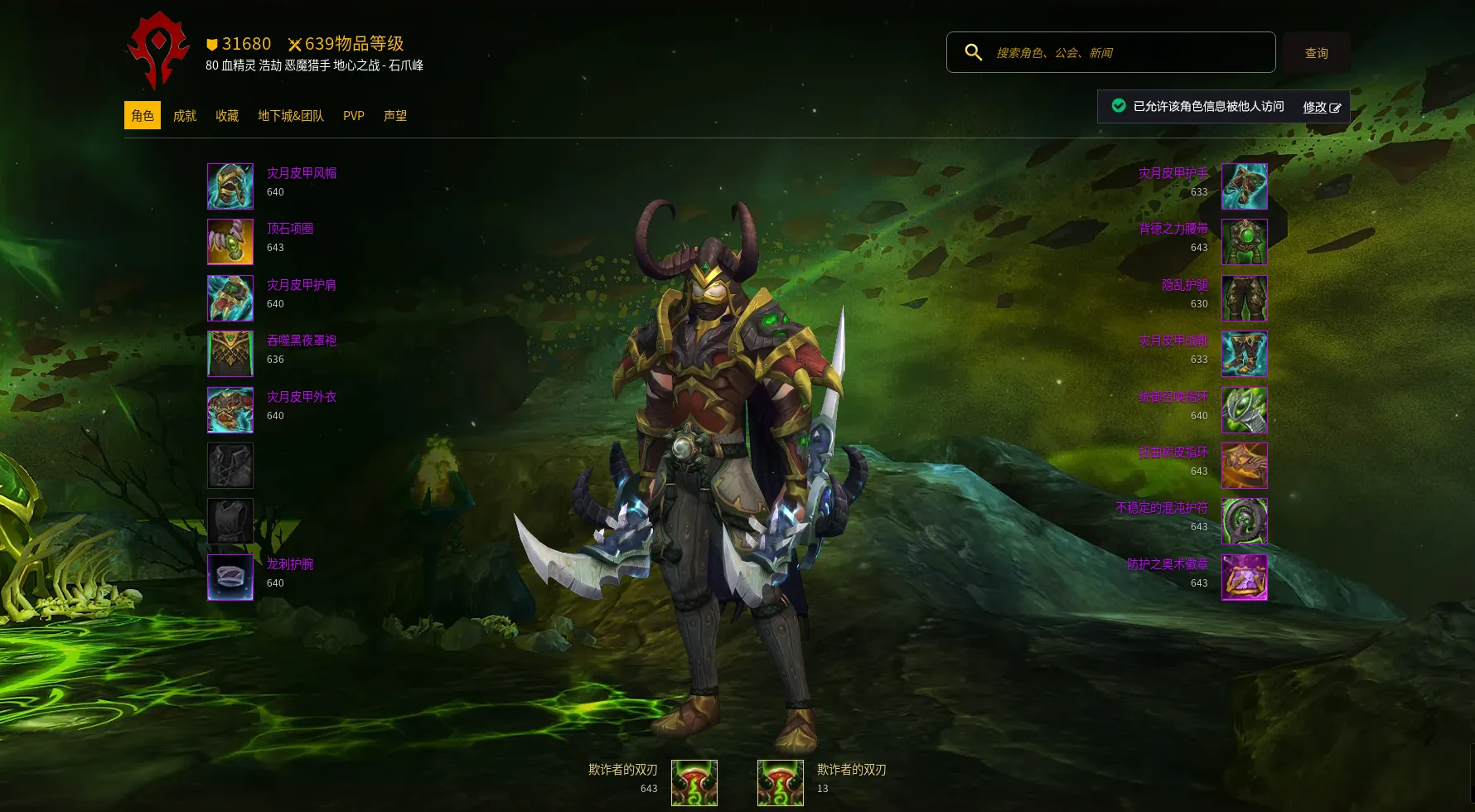The image size is (1475, 812).
Task: Select the 龙刺护腕 bracers icon
Action: coord(230,578)
